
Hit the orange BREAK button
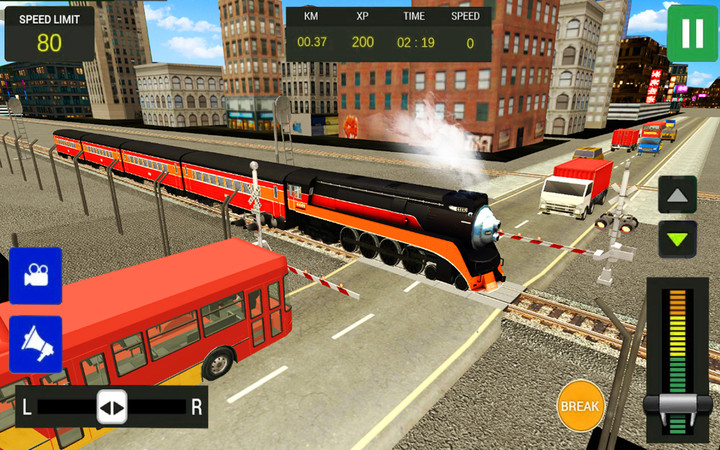click(580, 406)
